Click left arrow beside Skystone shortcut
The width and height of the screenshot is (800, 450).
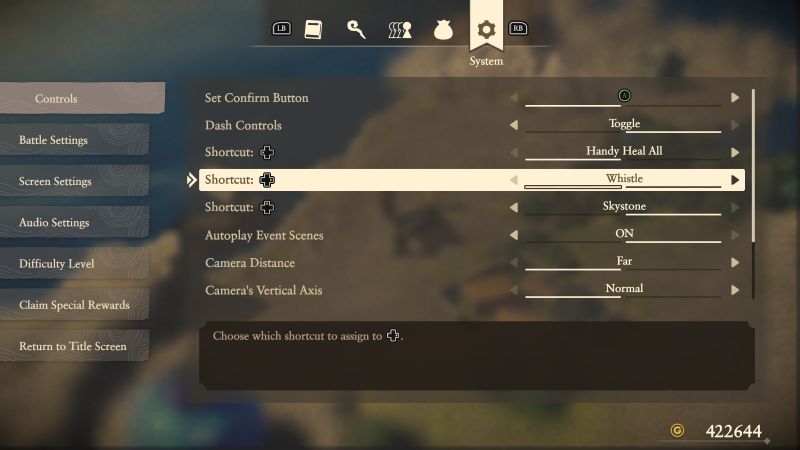pos(514,208)
